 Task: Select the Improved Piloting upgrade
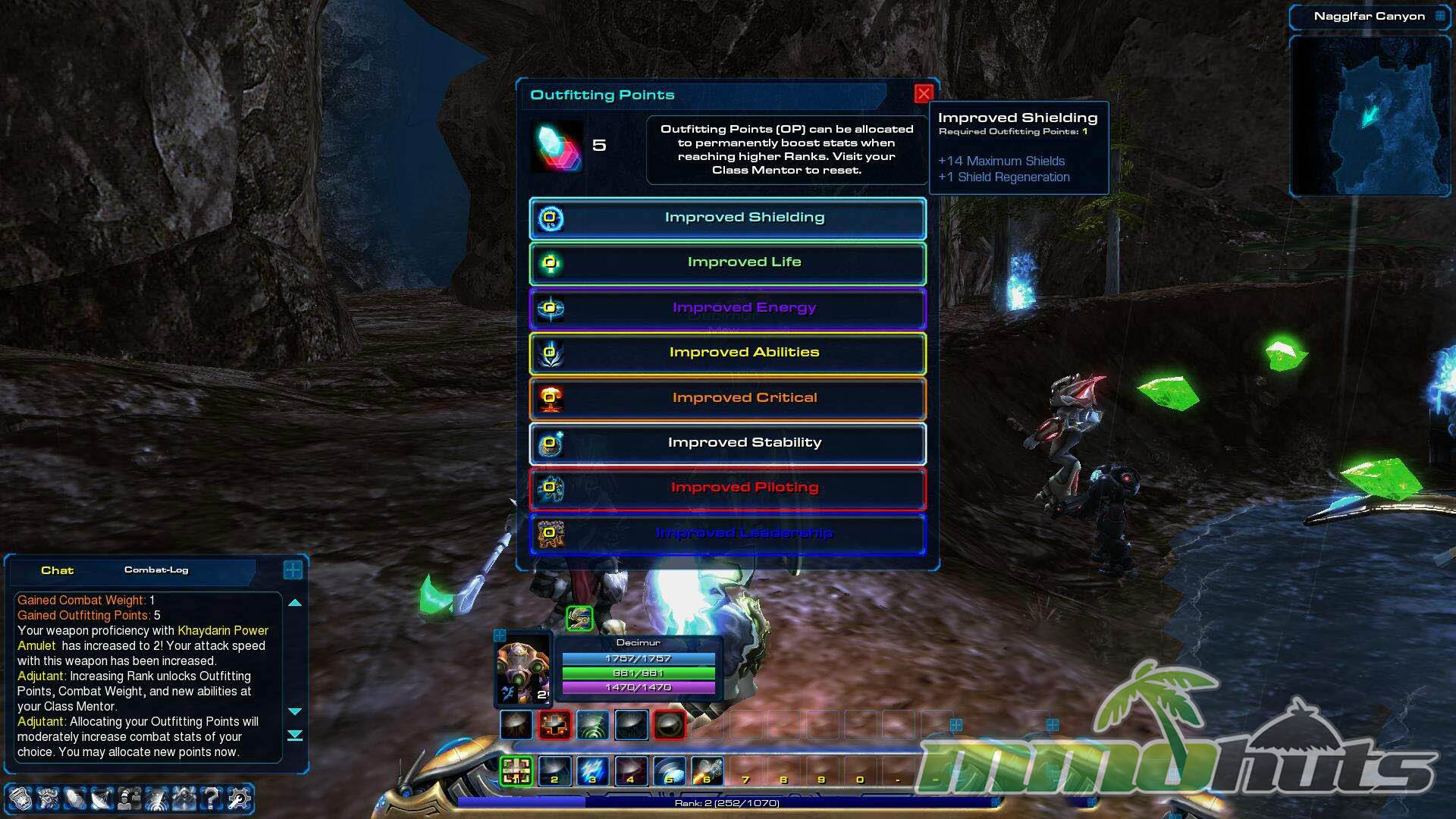click(727, 488)
